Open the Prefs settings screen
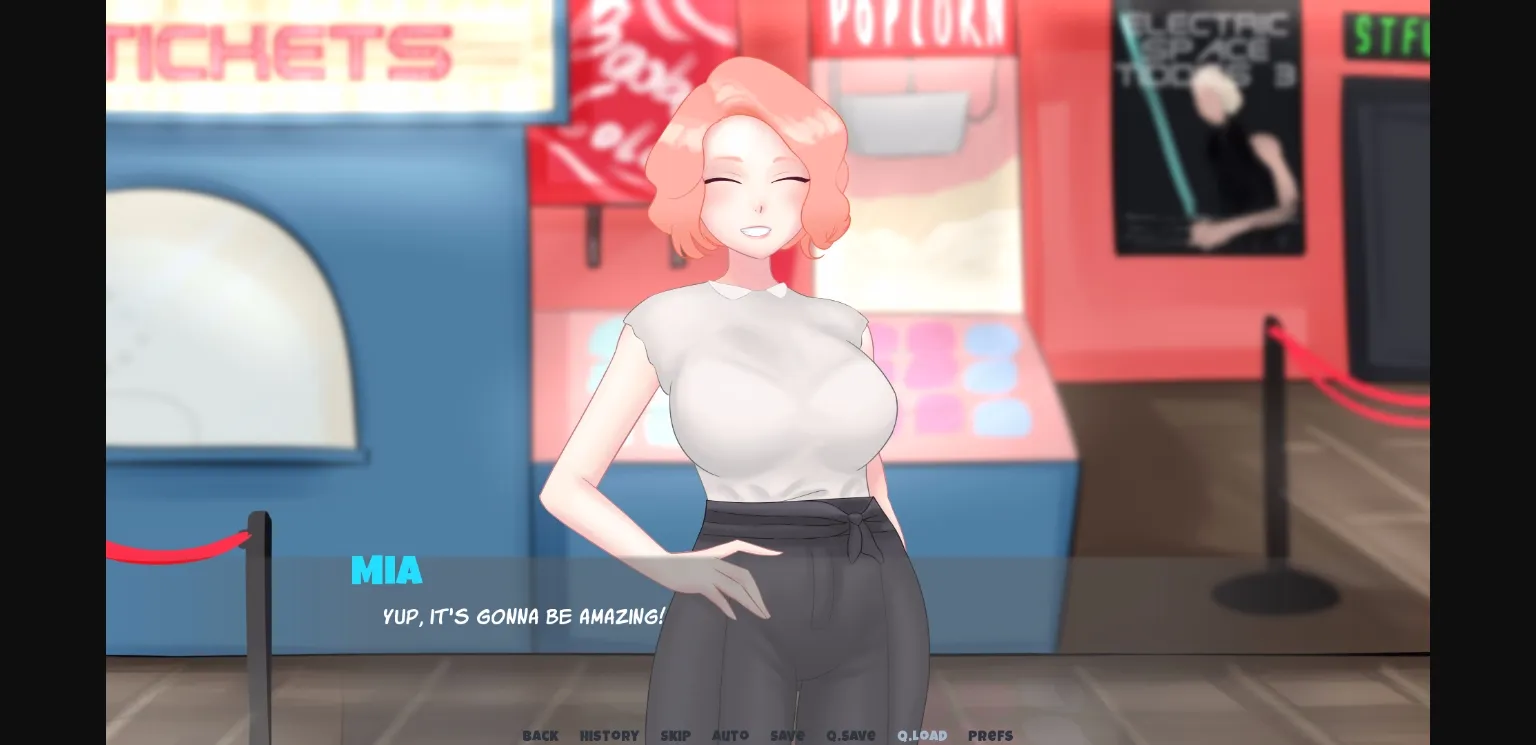1536x745 pixels. (991, 735)
